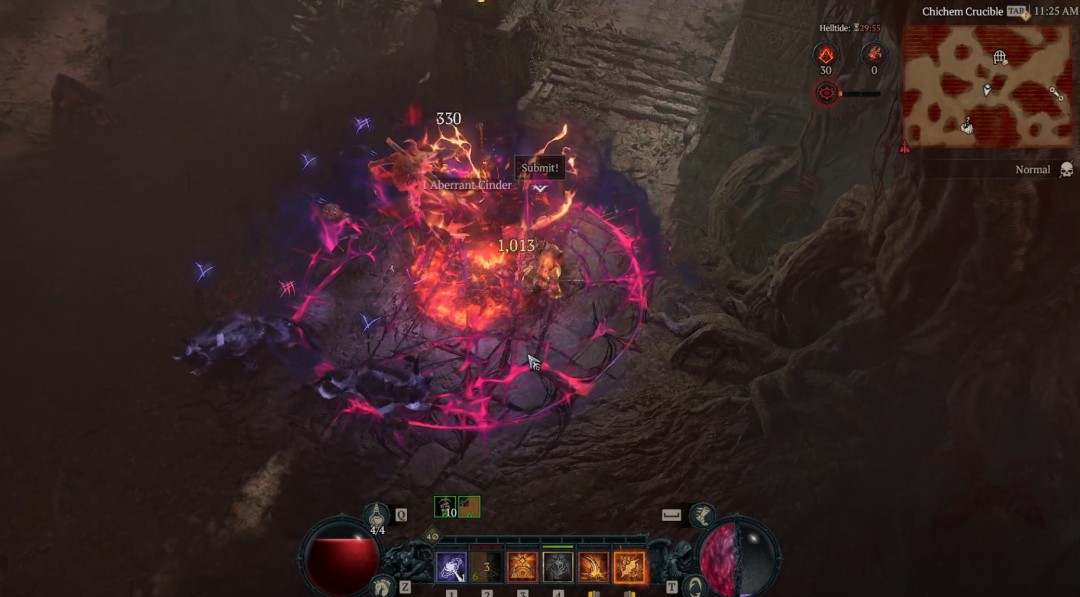
Task: Use the healing potion flask
Action: [377, 516]
